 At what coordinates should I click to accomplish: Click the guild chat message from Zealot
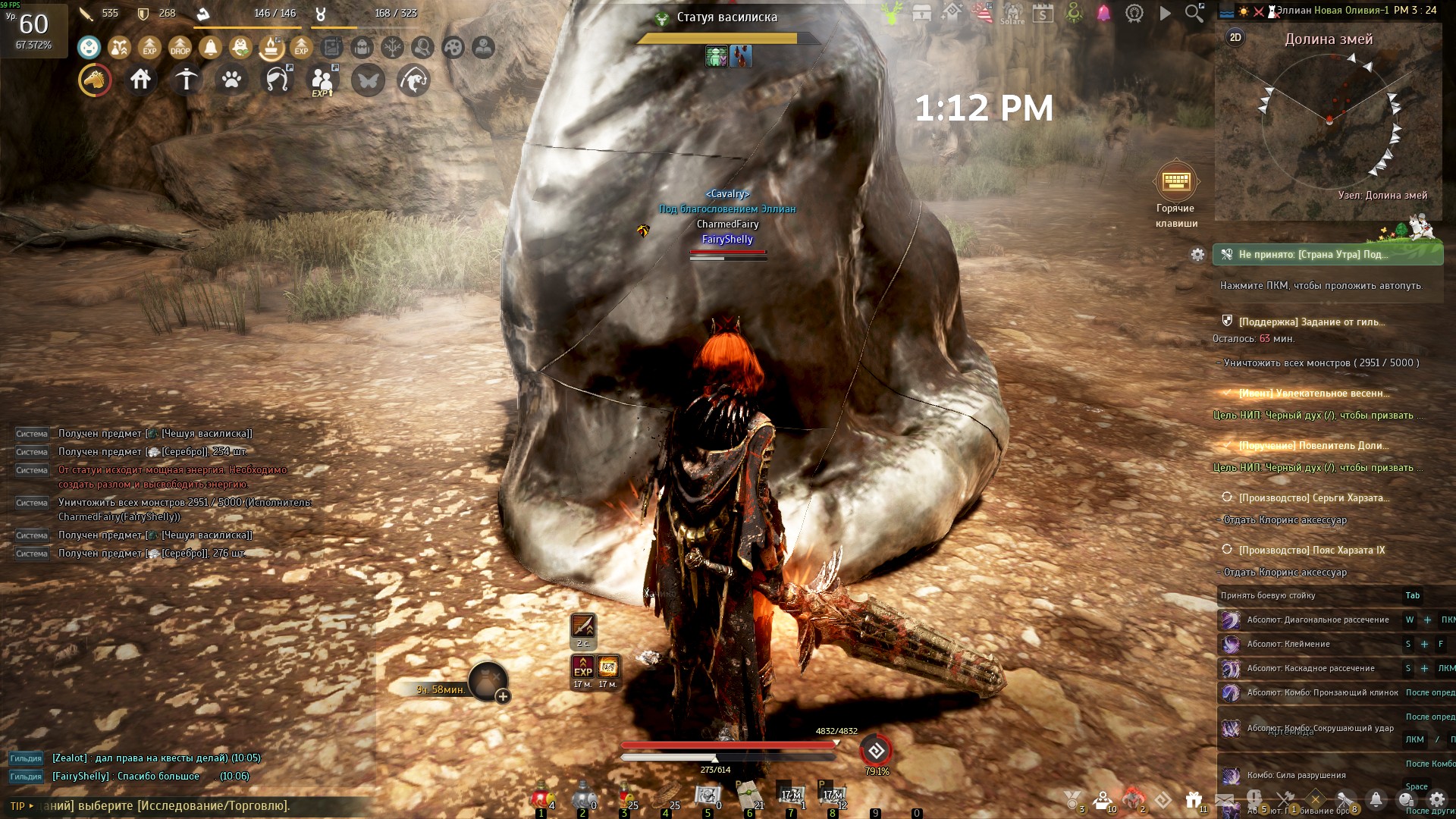(156, 758)
